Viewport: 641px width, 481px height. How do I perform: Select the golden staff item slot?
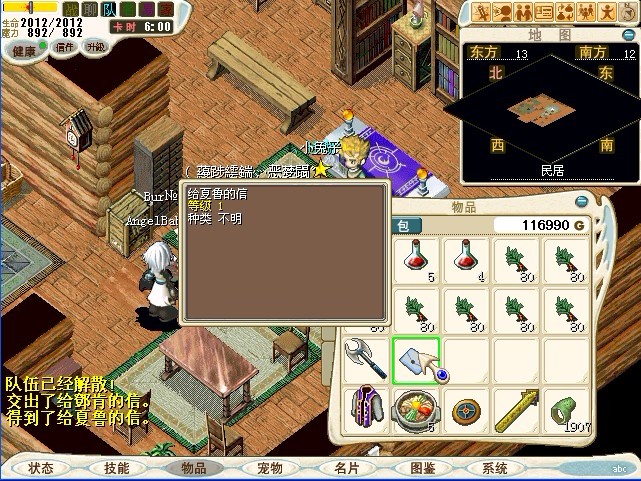[516, 410]
